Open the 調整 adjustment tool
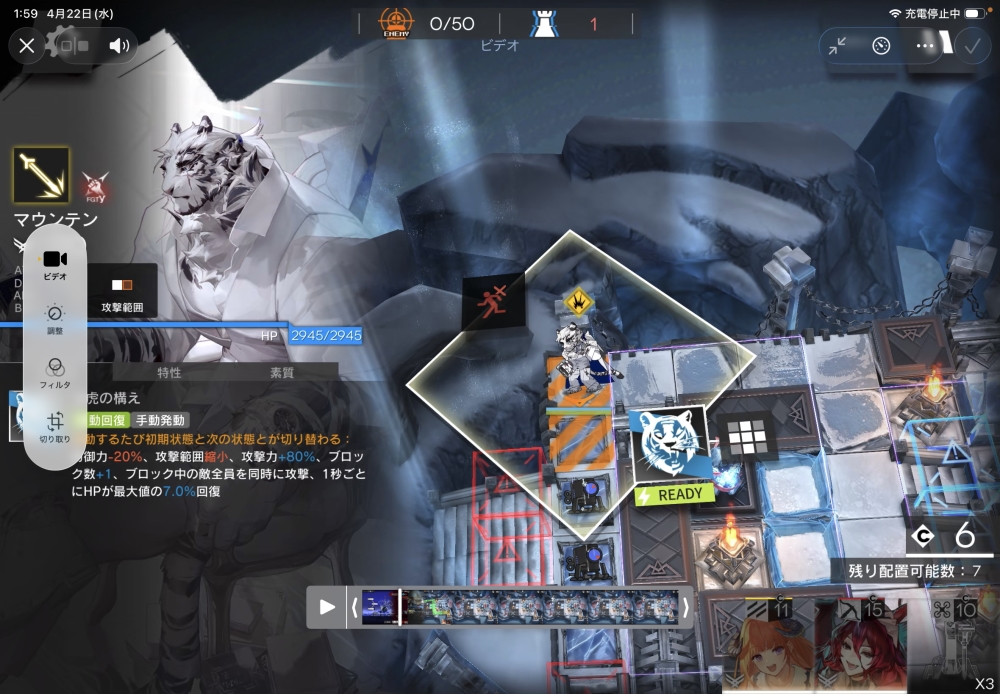1000x694 pixels. tap(55, 318)
